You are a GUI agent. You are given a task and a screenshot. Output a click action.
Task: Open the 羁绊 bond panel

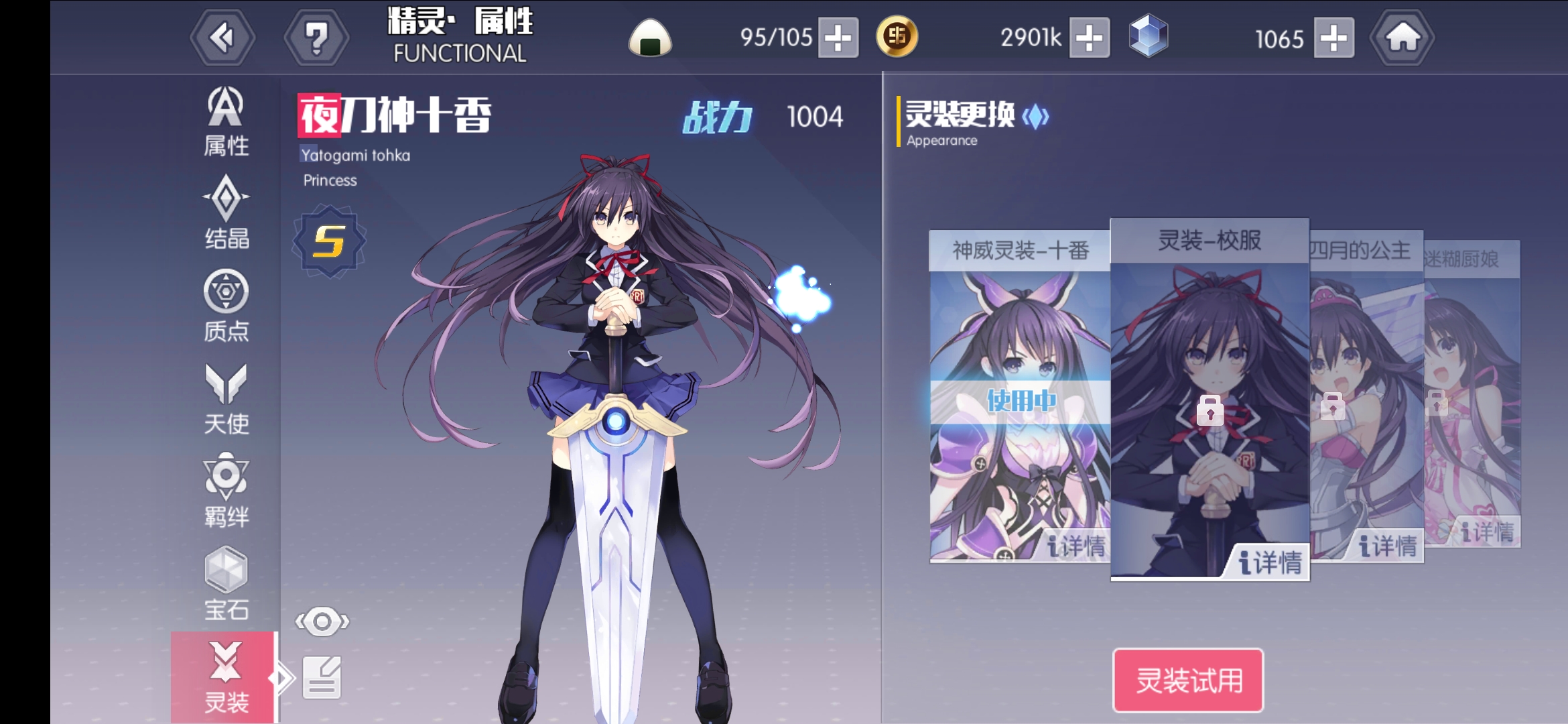[226, 489]
